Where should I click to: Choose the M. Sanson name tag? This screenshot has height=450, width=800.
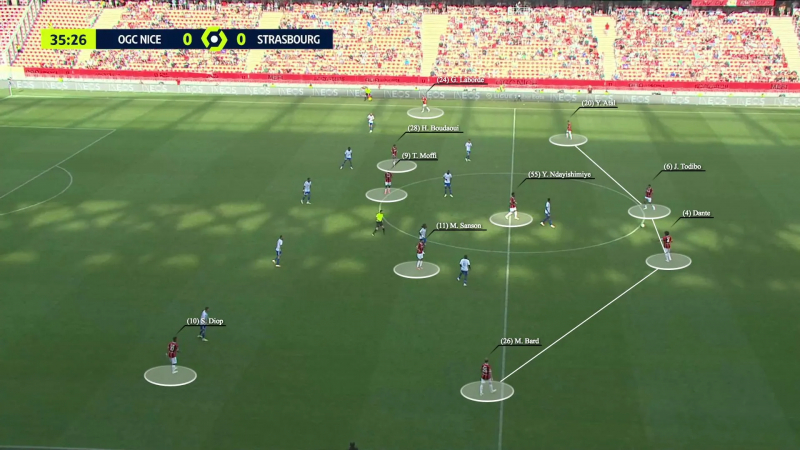coord(459,226)
